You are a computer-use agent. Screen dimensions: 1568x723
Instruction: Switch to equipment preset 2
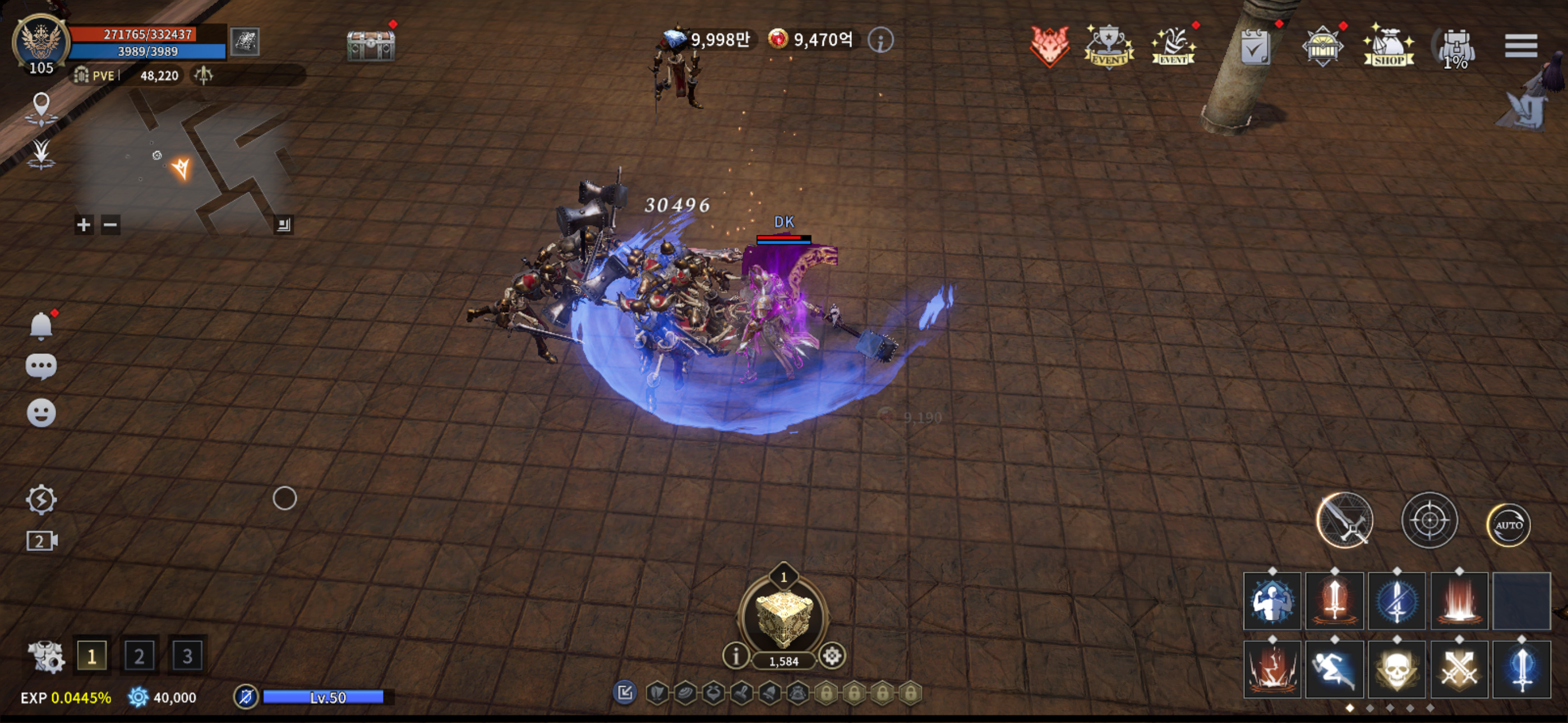(140, 655)
